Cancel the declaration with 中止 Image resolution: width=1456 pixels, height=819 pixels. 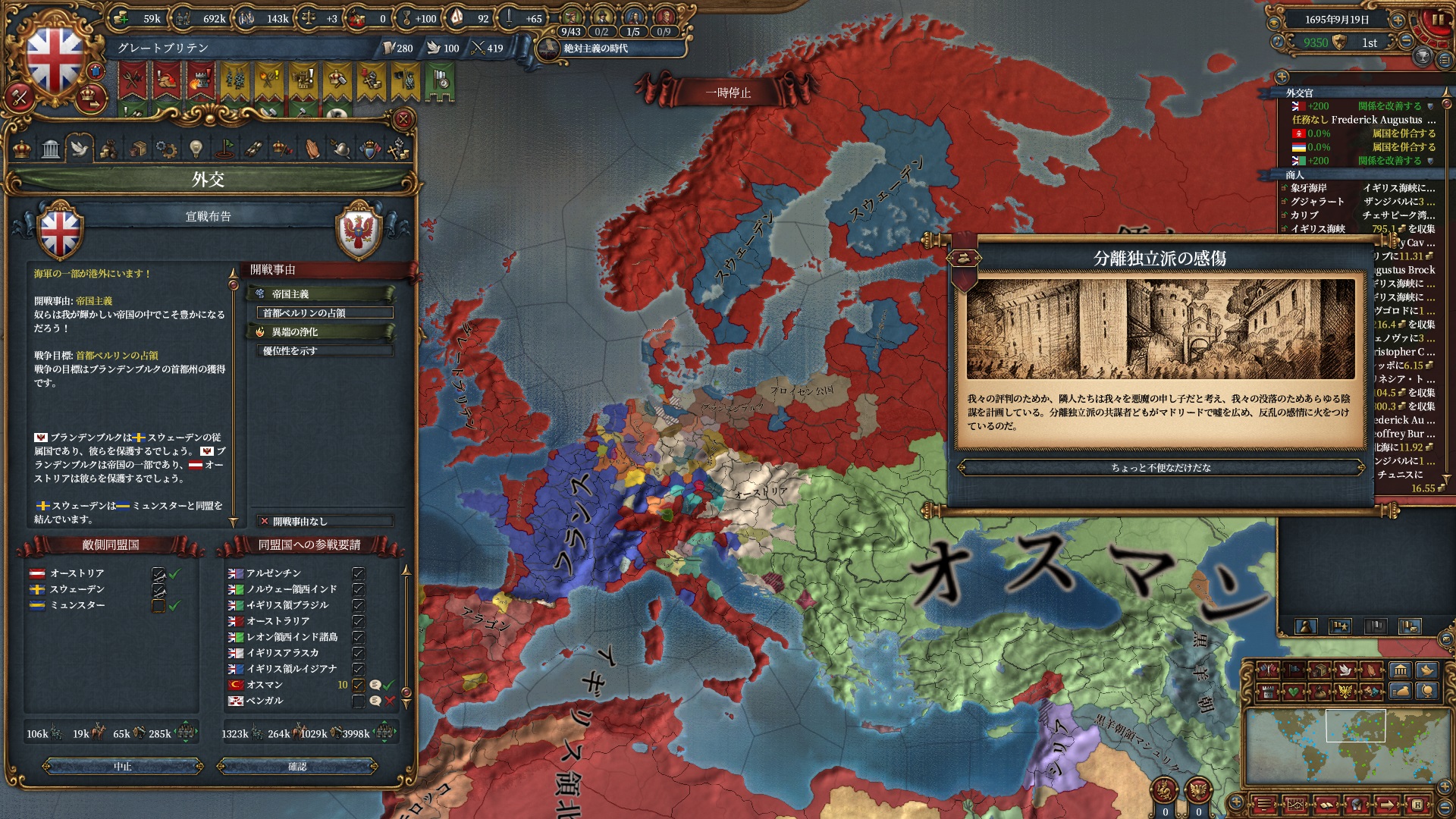click(123, 767)
